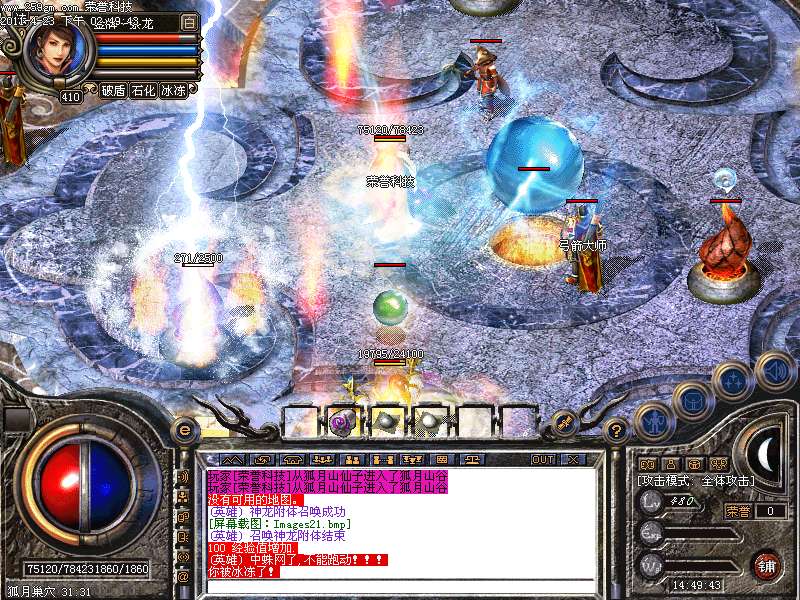This screenshot has height=600, width=800.
Task: Click the OUT button above the chat
Action: click(543, 459)
